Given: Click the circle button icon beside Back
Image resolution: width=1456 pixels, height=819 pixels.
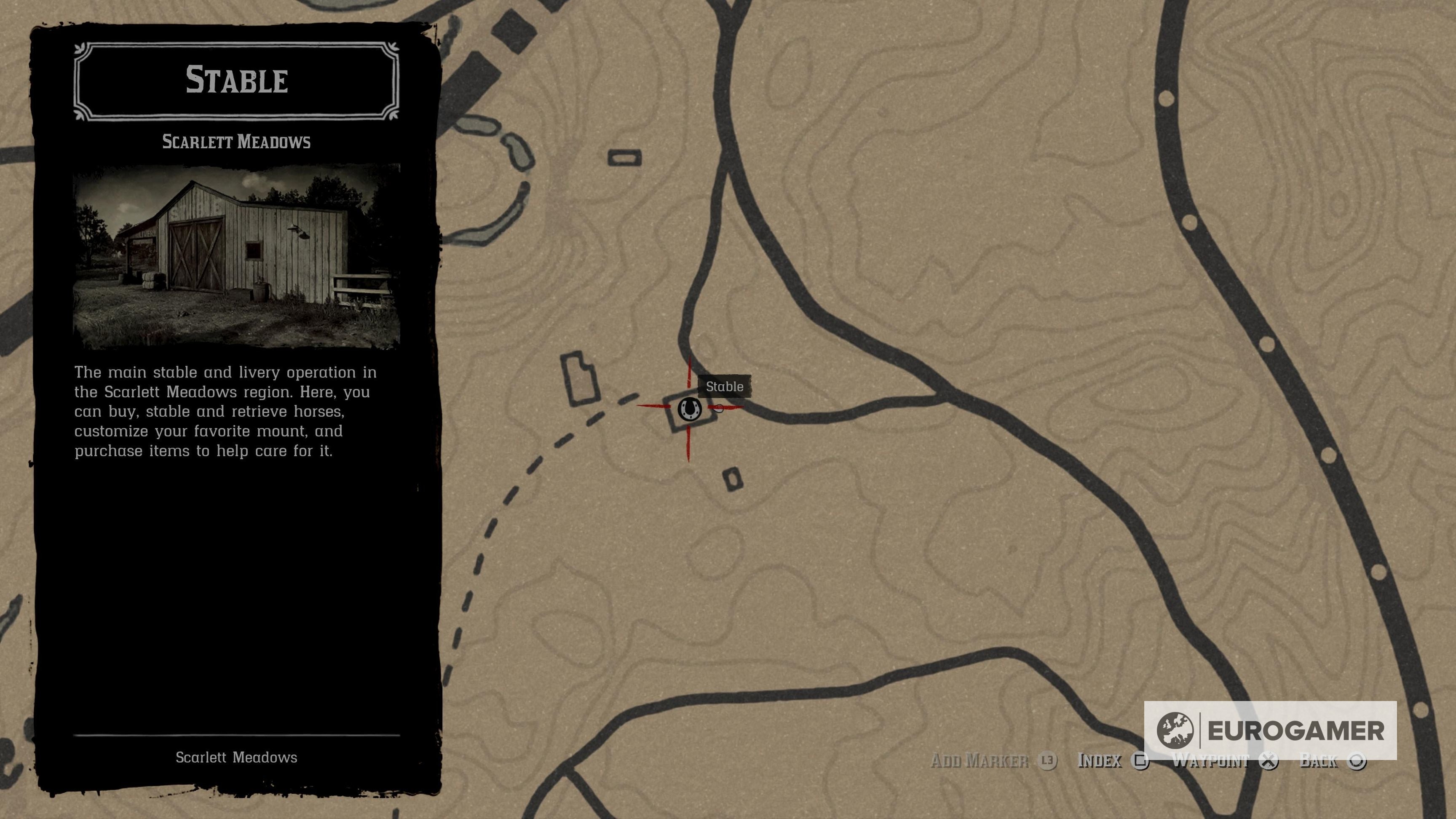Looking at the screenshot, I should point(1357,761).
